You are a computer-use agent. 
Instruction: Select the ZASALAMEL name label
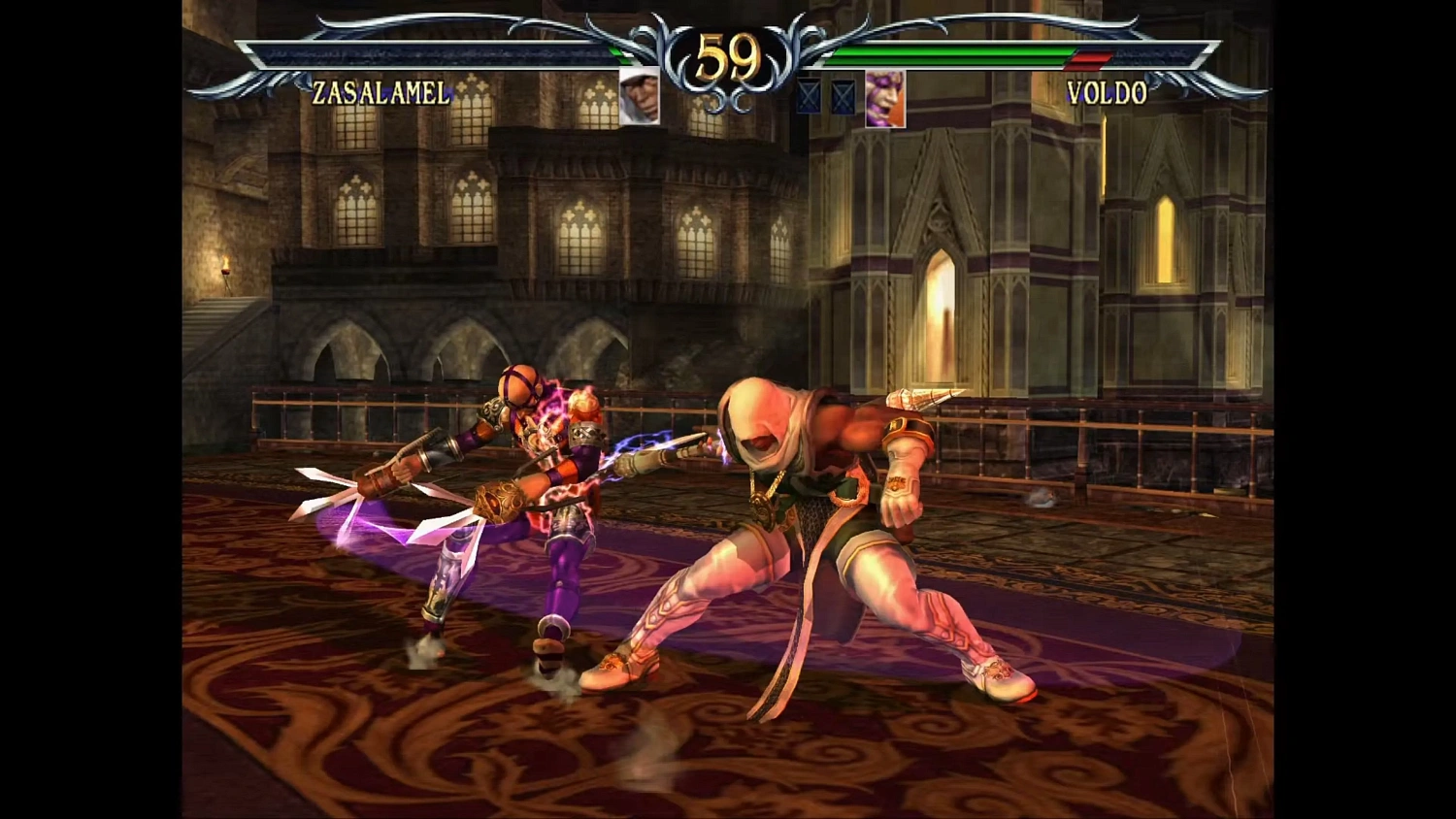point(381,94)
